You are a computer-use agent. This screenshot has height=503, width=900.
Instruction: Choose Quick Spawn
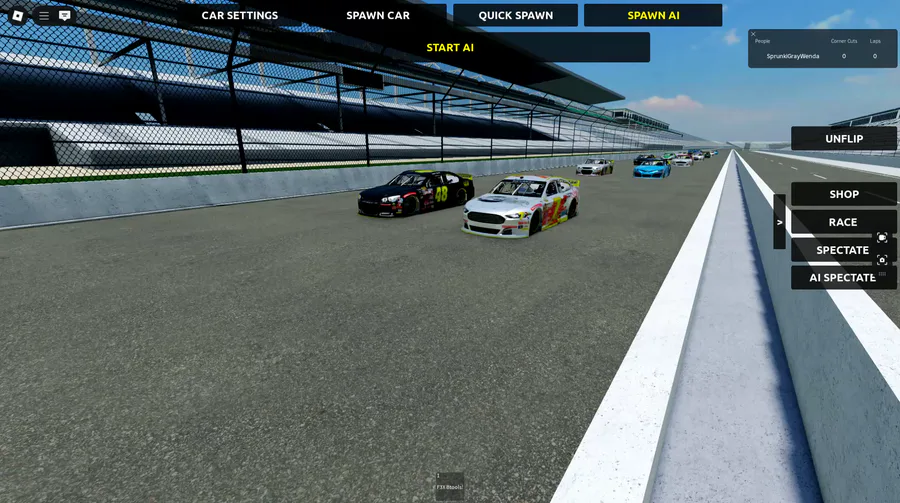515,15
